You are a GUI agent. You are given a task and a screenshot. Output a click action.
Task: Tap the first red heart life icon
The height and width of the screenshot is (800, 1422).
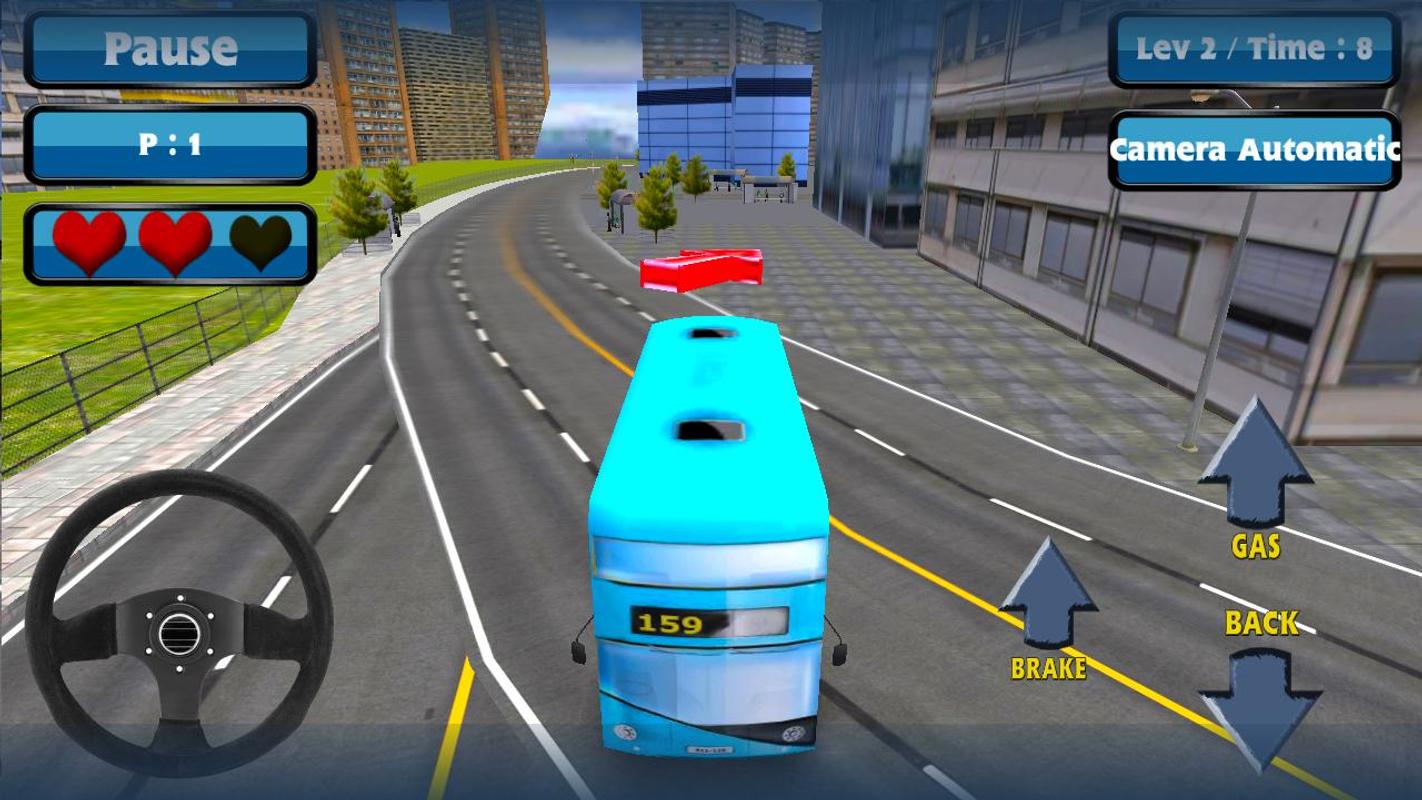(x=90, y=240)
